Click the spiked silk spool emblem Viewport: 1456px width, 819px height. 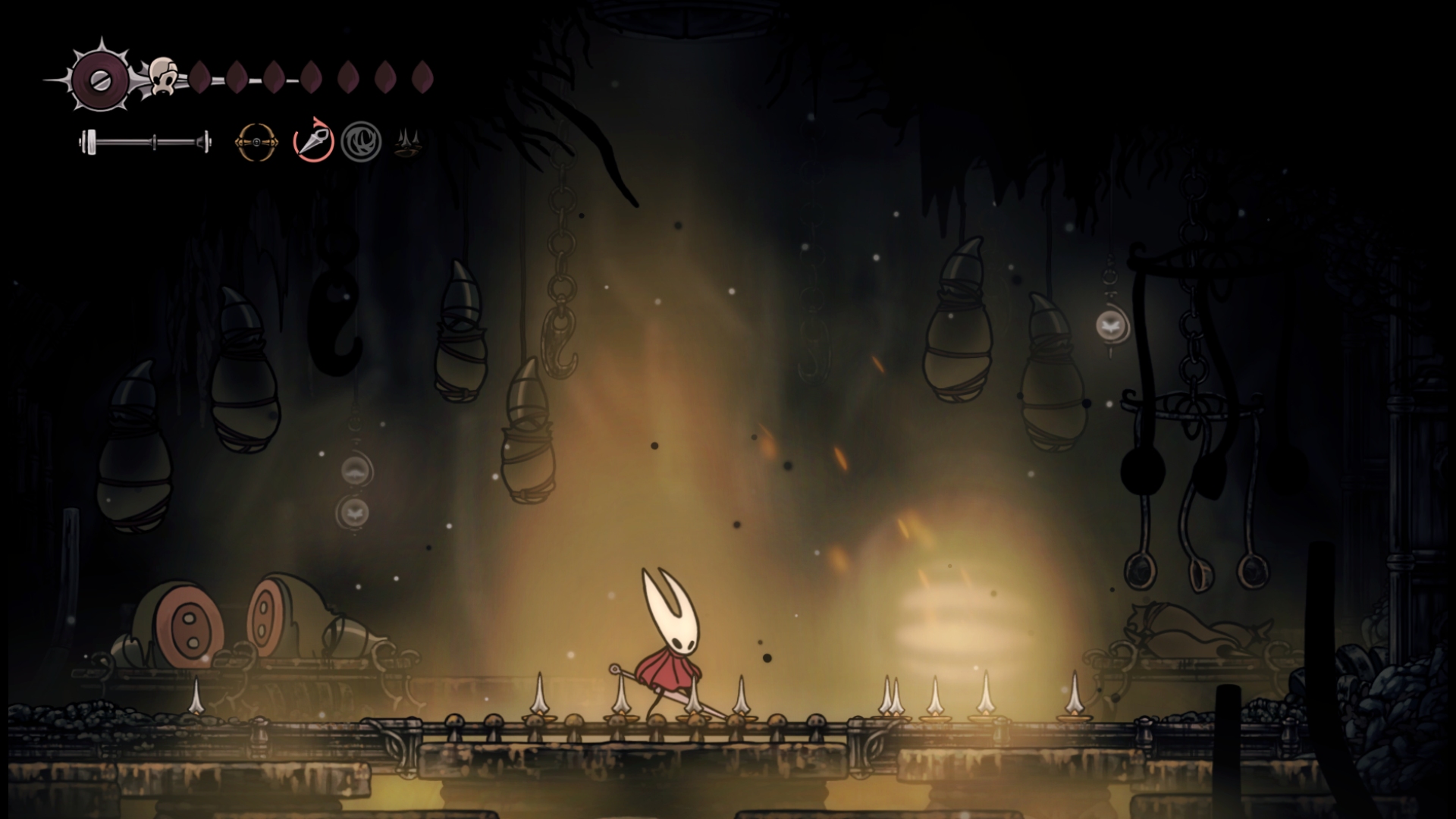[100, 80]
